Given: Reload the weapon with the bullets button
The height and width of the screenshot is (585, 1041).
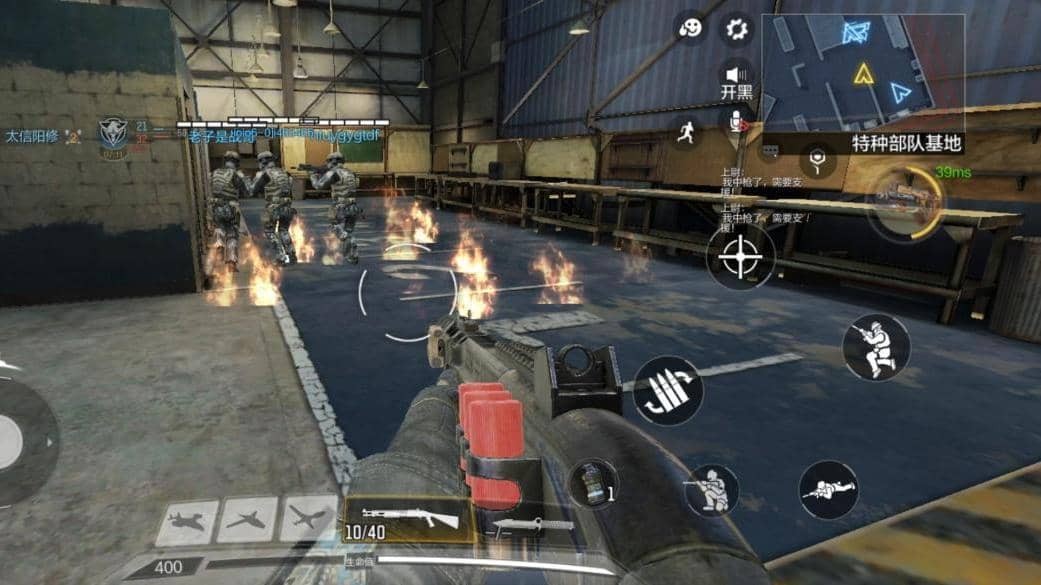Looking at the screenshot, I should click(x=667, y=390).
